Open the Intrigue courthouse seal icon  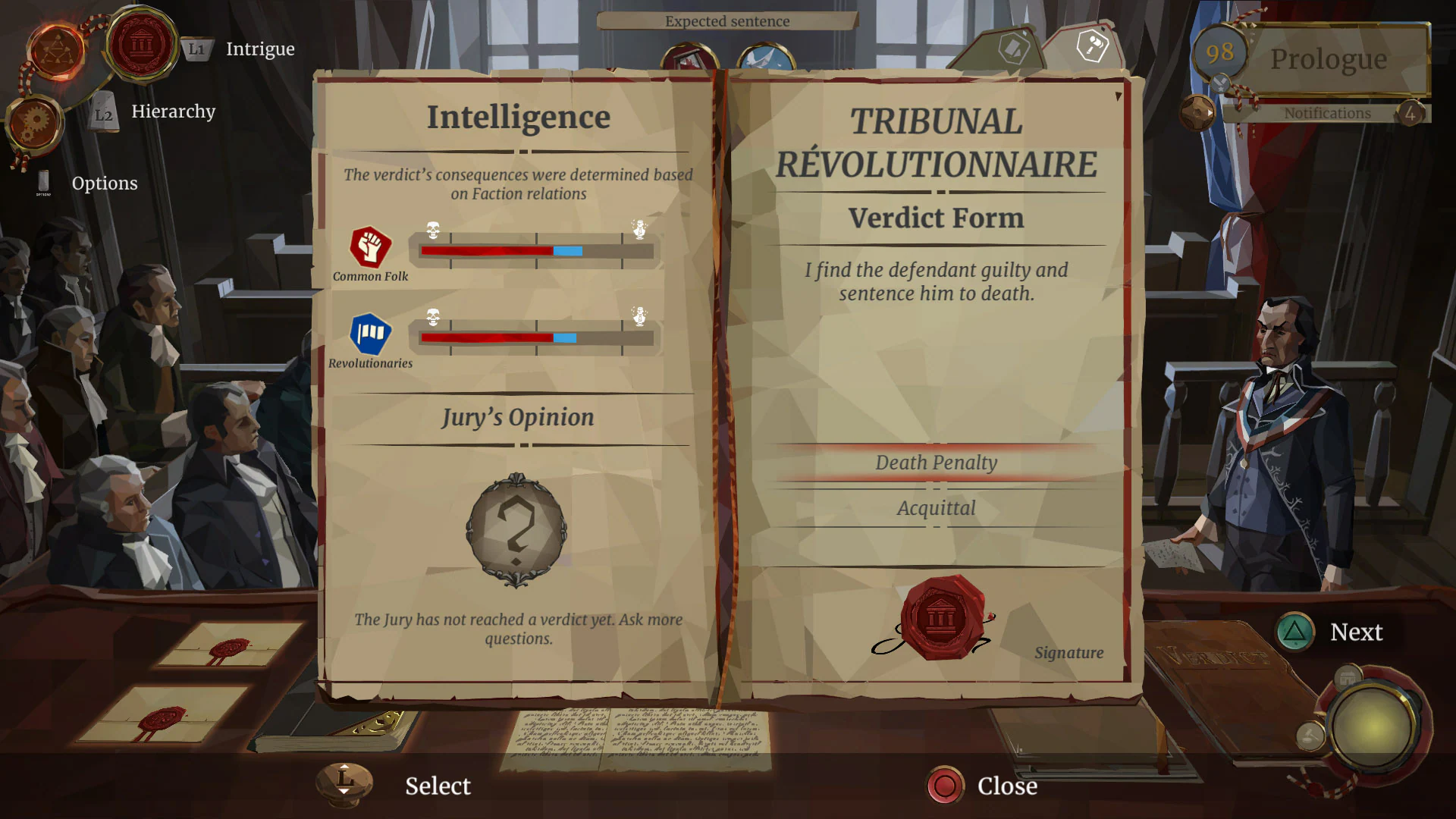(x=141, y=47)
